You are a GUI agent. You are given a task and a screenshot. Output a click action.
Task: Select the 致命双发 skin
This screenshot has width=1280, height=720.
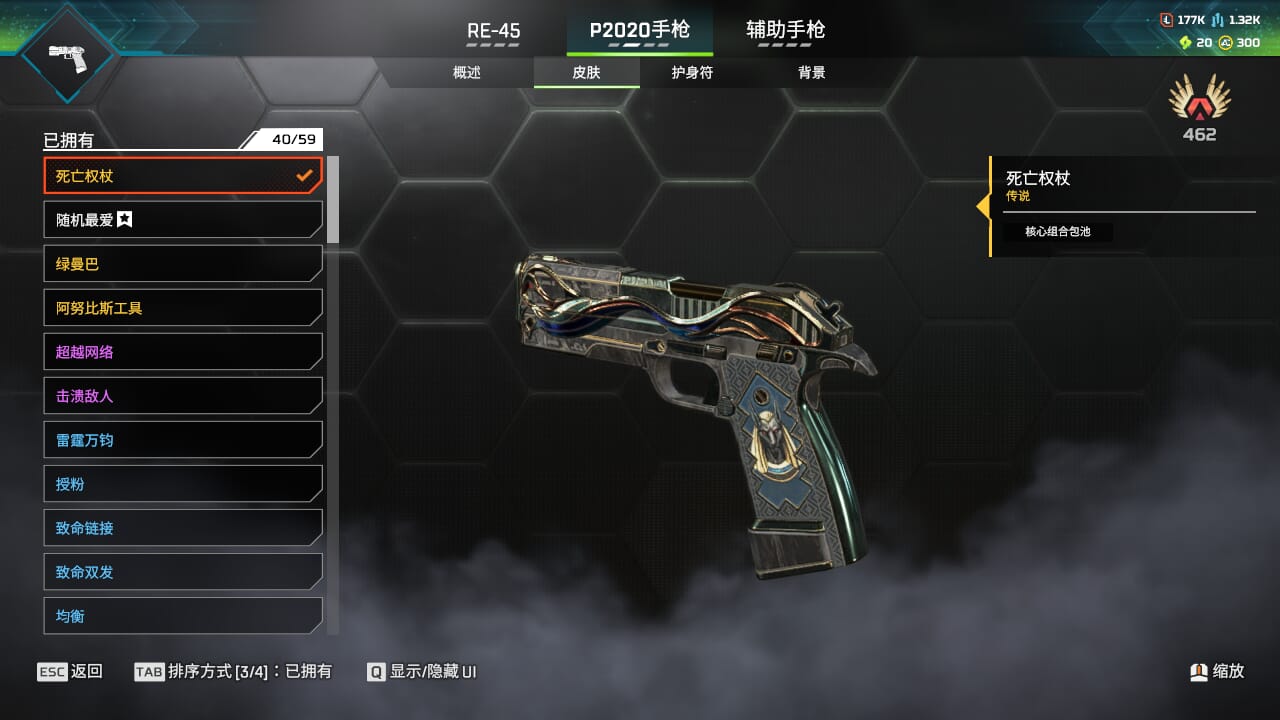coord(183,572)
